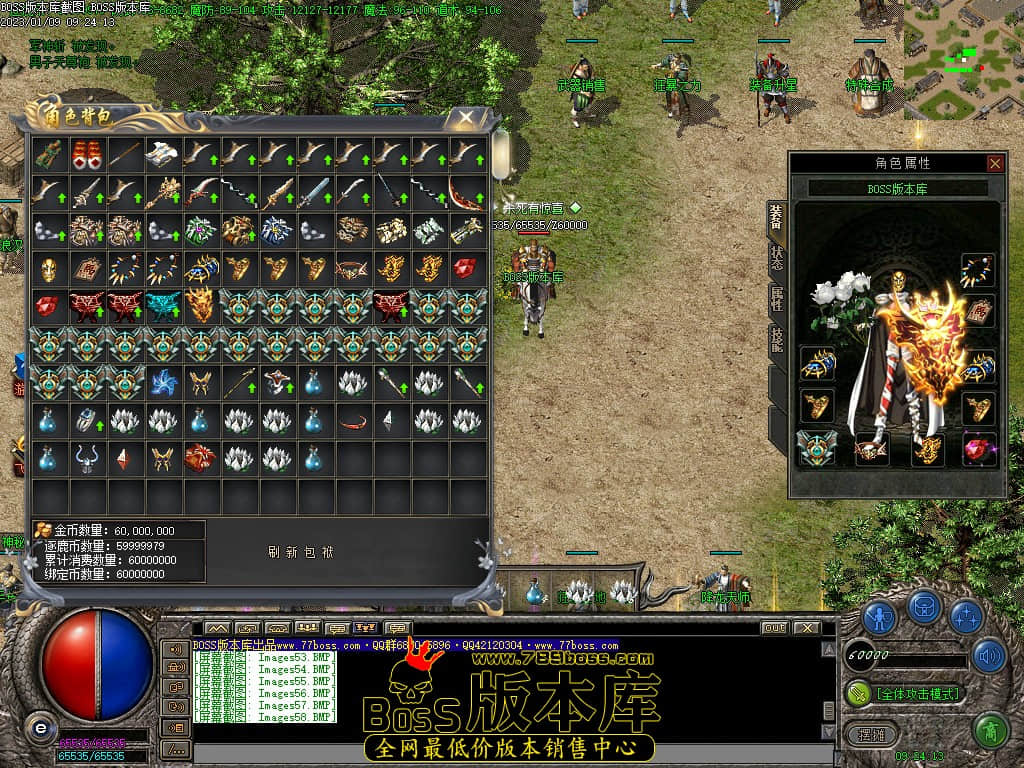The height and width of the screenshot is (768, 1024).
Task: Select the red wrapped gift box item
Action: pos(201,458)
